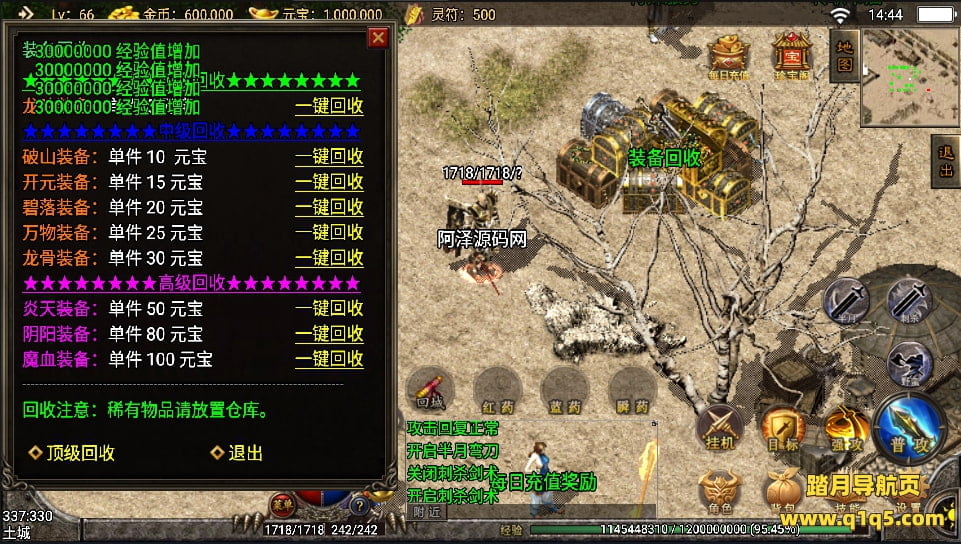Open the 珍宝阁 treasure shop

pyautogui.click(x=792, y=56)
